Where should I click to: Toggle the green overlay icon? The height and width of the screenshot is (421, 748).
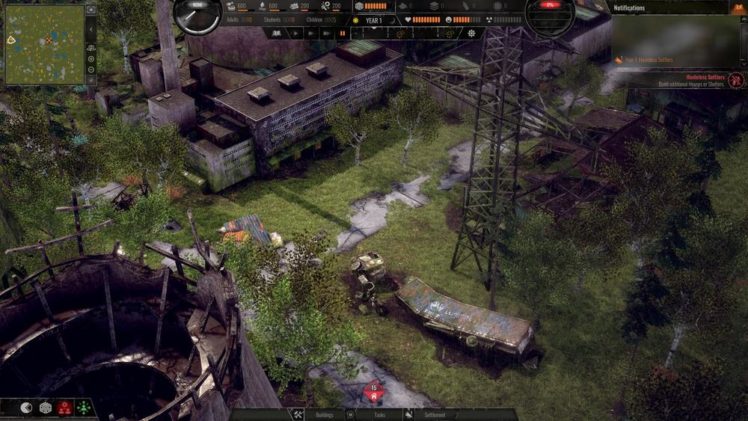[x=83, y=408]
